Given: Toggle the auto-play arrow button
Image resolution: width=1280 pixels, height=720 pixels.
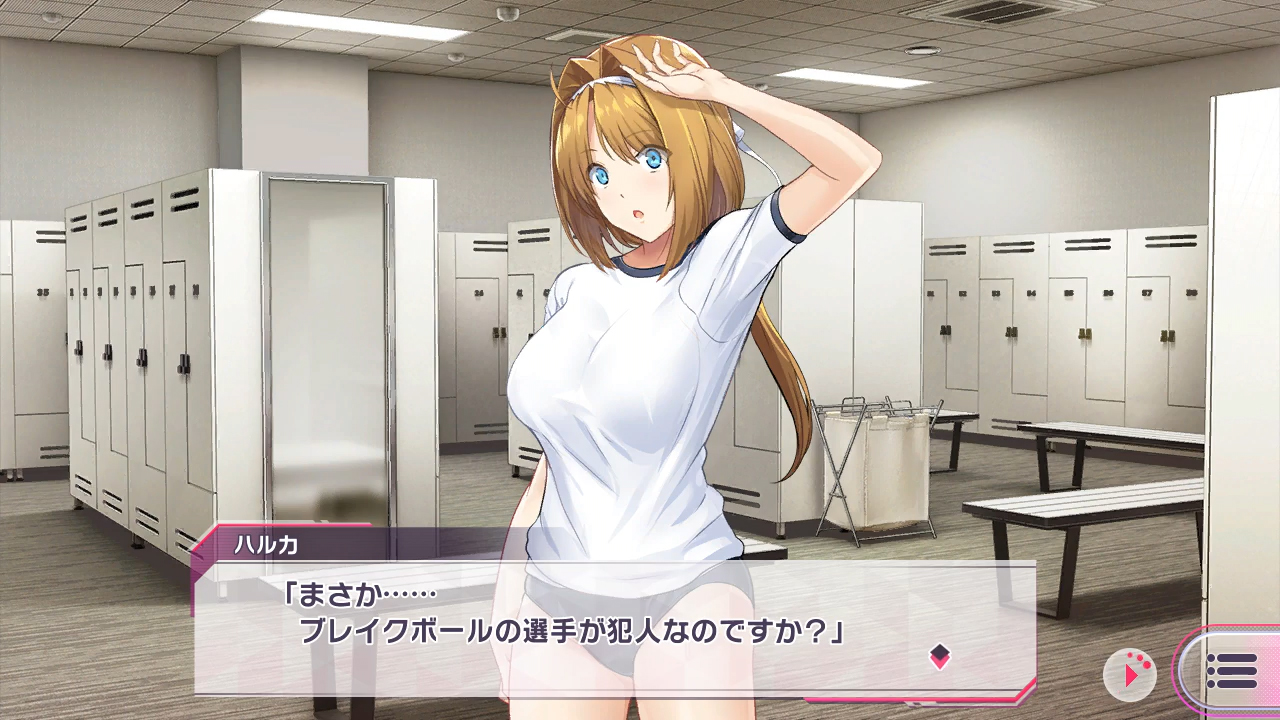Looking at the screenshot, I should point(1129,674).
